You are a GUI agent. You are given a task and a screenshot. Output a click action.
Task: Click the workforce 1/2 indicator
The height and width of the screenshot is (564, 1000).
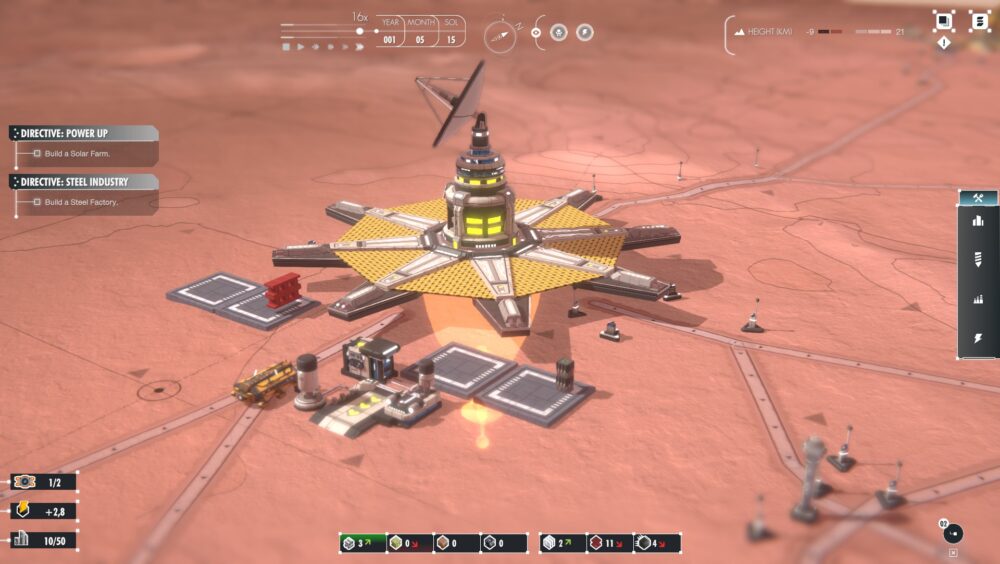coord(44,482)
